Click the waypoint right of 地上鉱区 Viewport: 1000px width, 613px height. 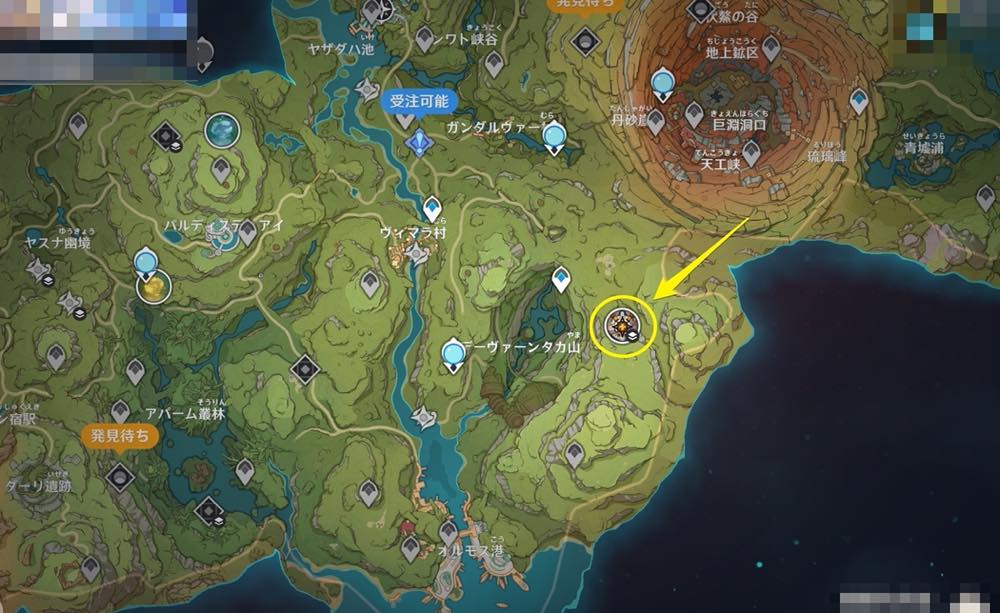[x=771, y=47]
